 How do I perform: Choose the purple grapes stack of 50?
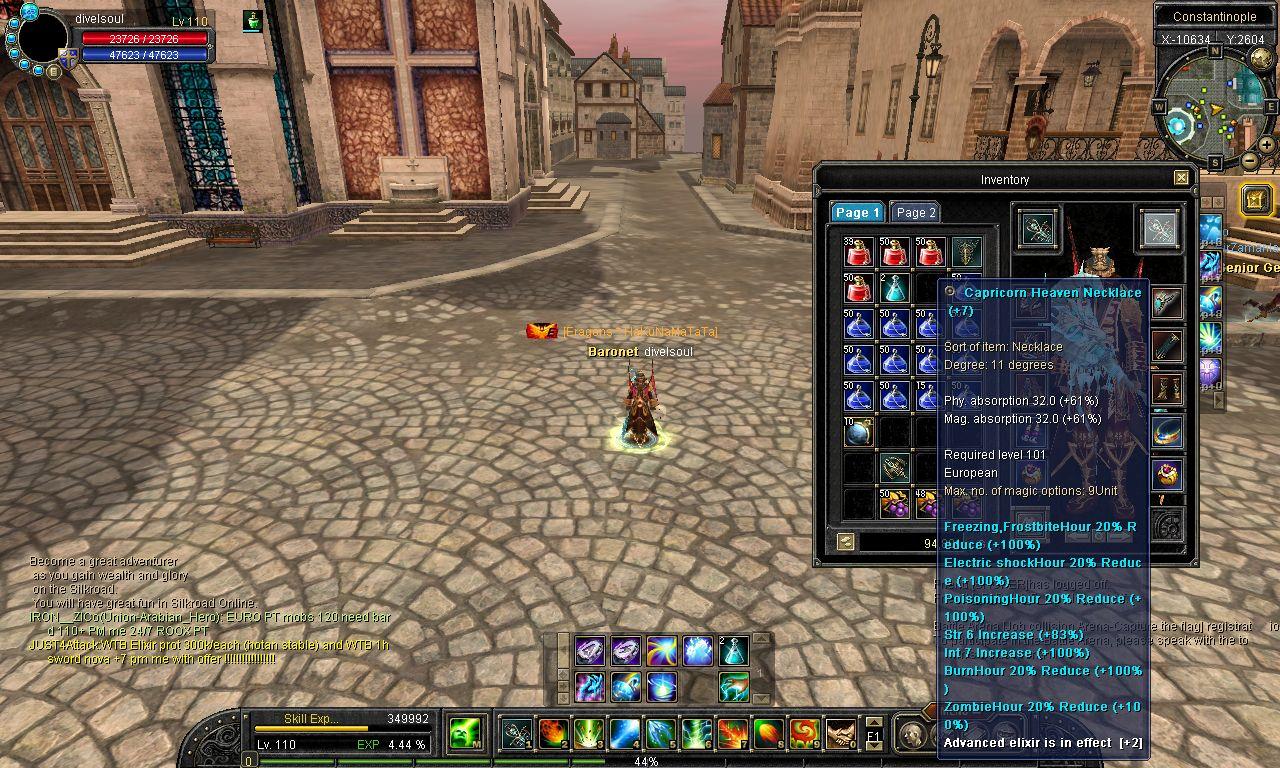[894, 504]
